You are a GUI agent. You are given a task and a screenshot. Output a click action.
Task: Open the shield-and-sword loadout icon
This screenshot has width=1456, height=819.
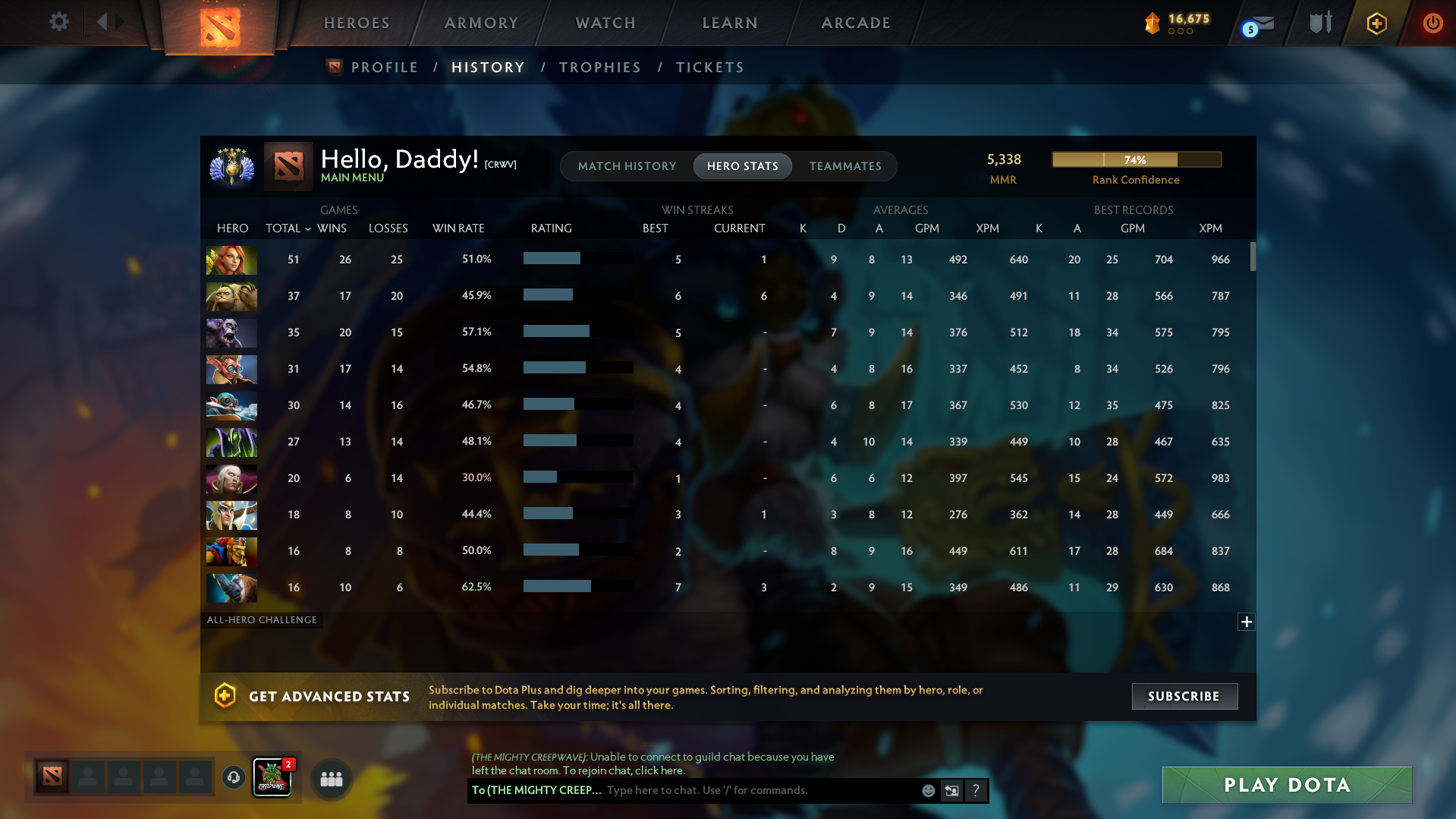pos(1319,24)
